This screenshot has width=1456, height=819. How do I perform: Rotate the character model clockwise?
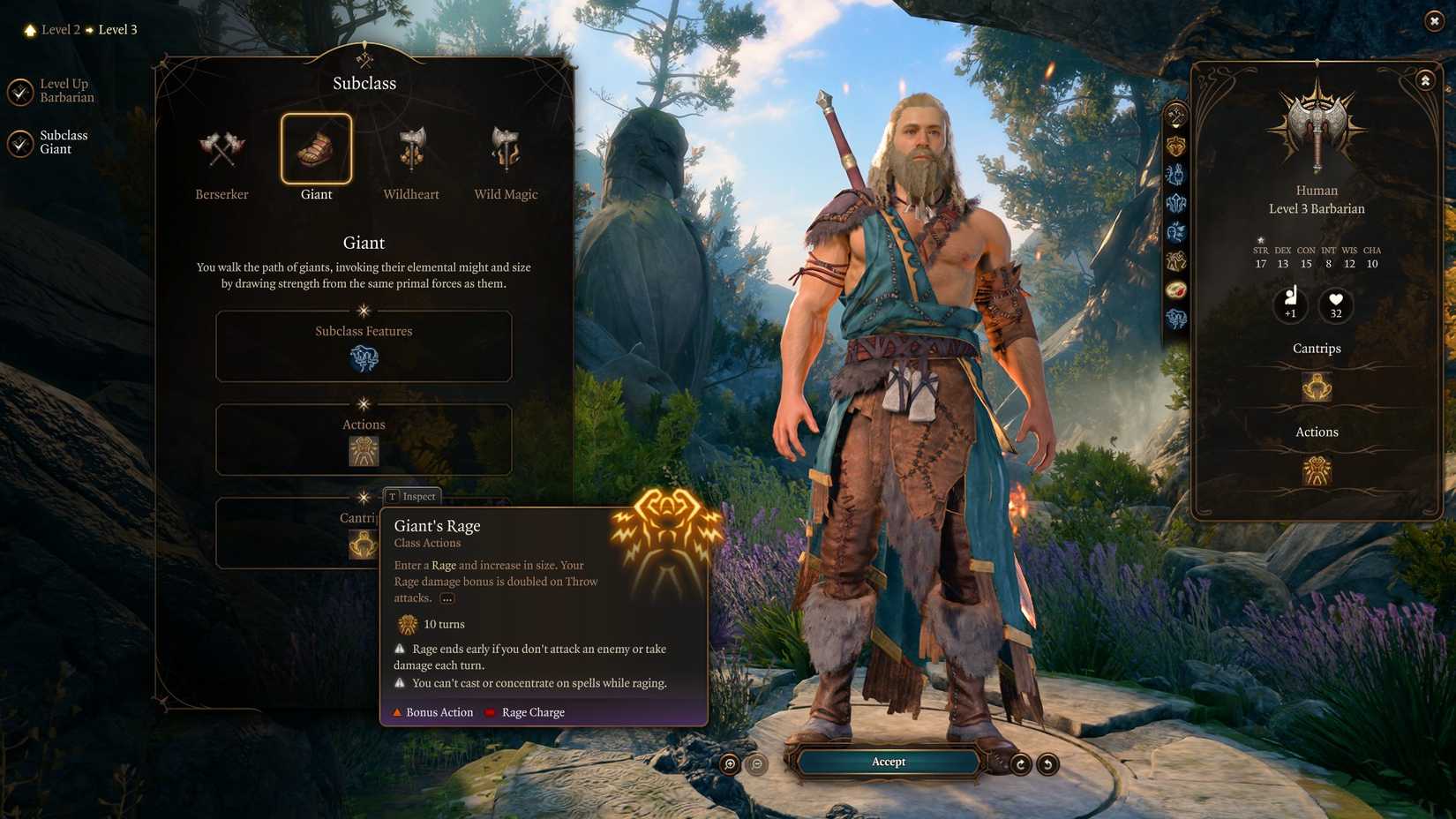coord(1020,762)
